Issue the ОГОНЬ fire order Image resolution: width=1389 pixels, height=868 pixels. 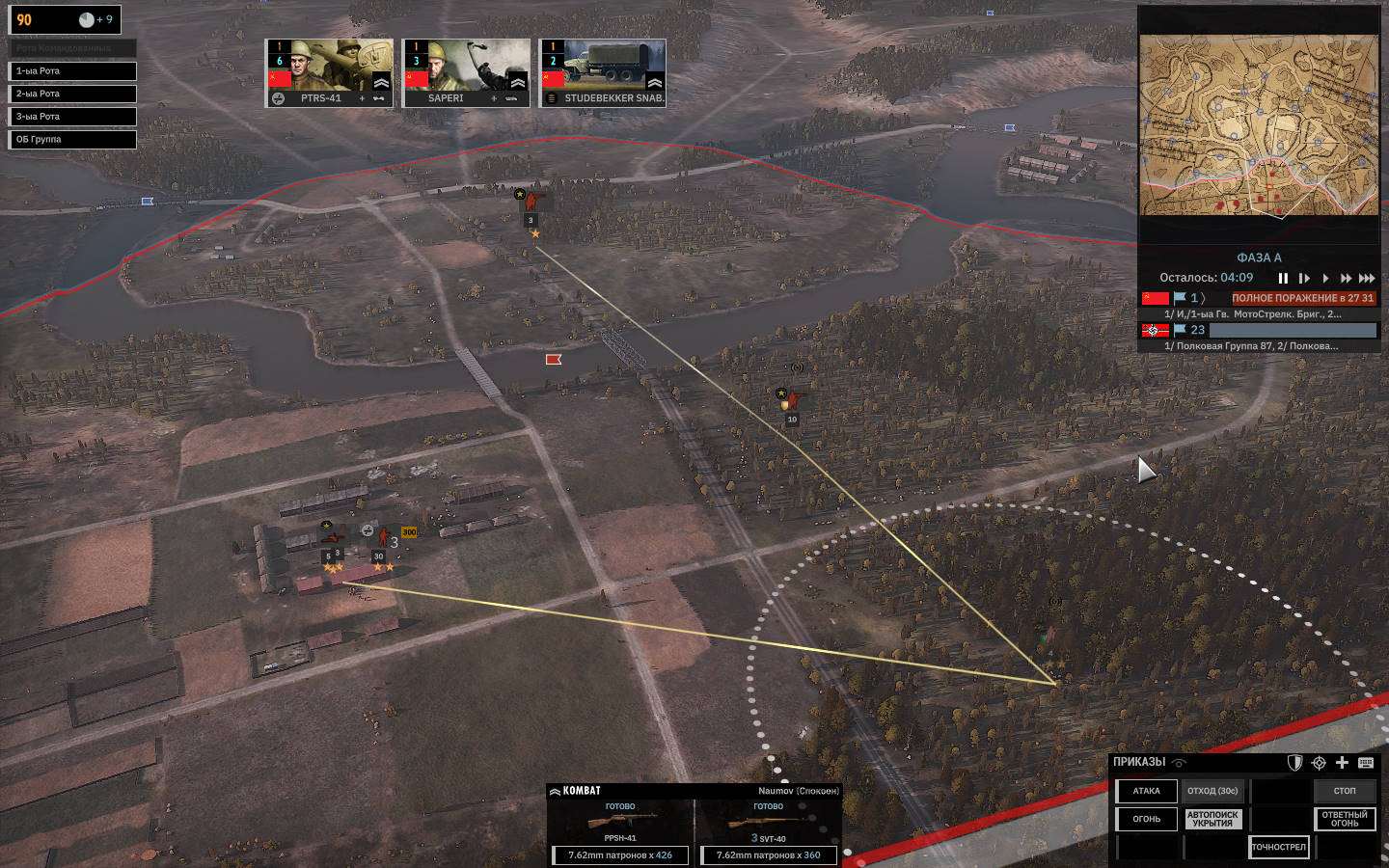1147,819
